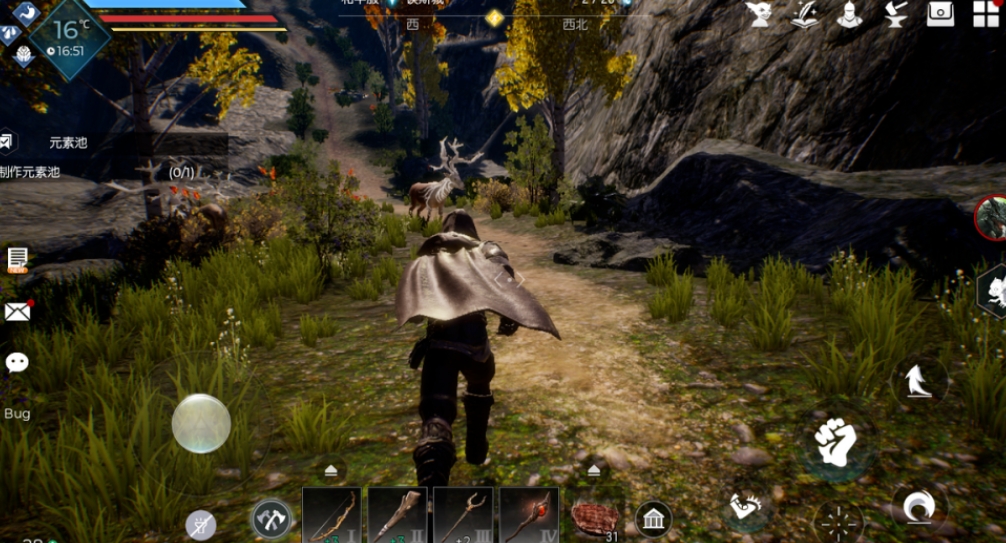Image resolution: width=1006 pixels, height=543 pixels.
Task: Open the knight helmet character menu
Action: point(850,14)
